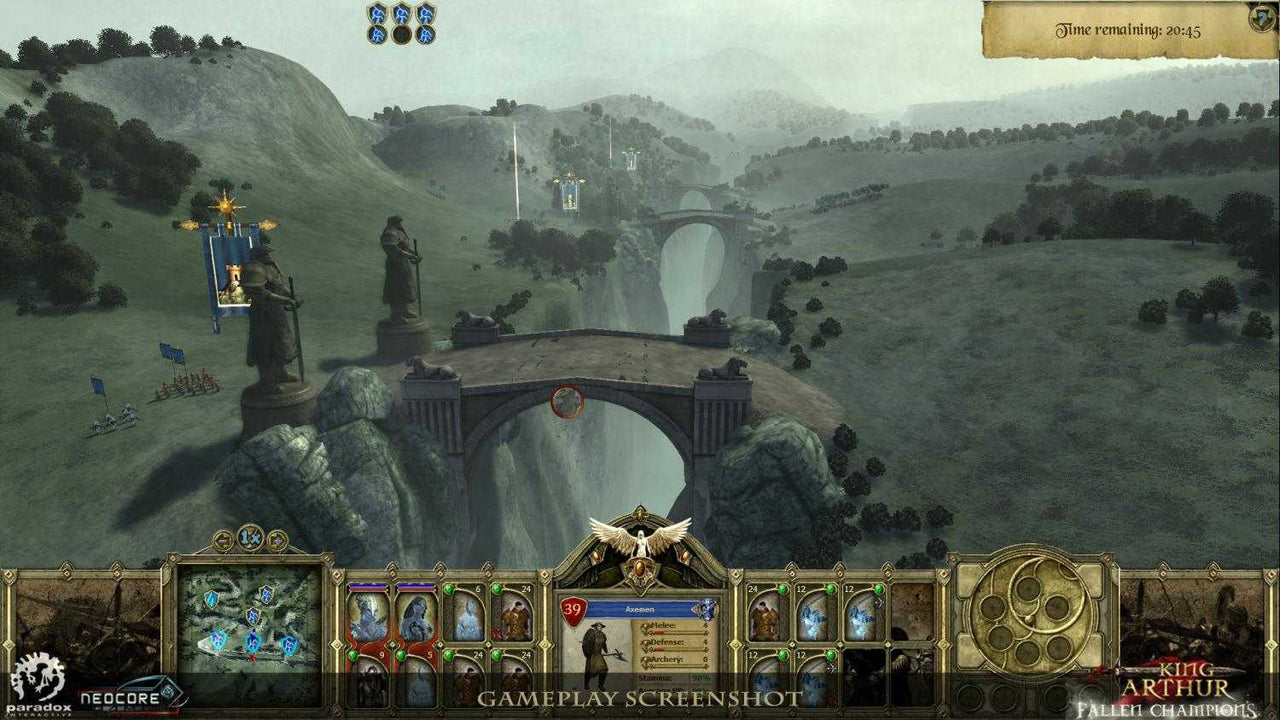Open the circular ability wheel panel on the right
Screen dimensions: 1280x720
[x=1030, y=615]
